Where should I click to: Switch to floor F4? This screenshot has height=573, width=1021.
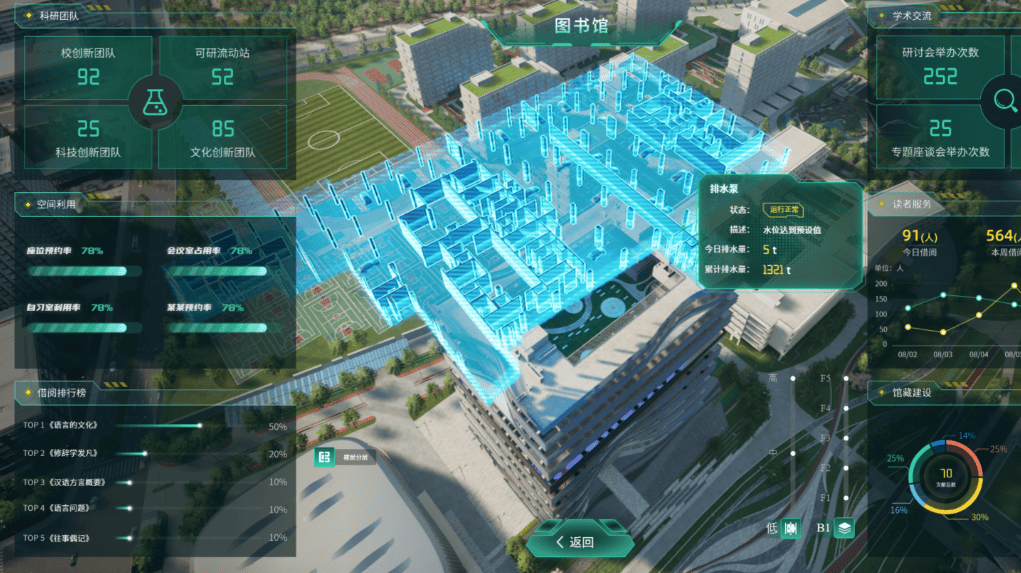click(846, 409)
